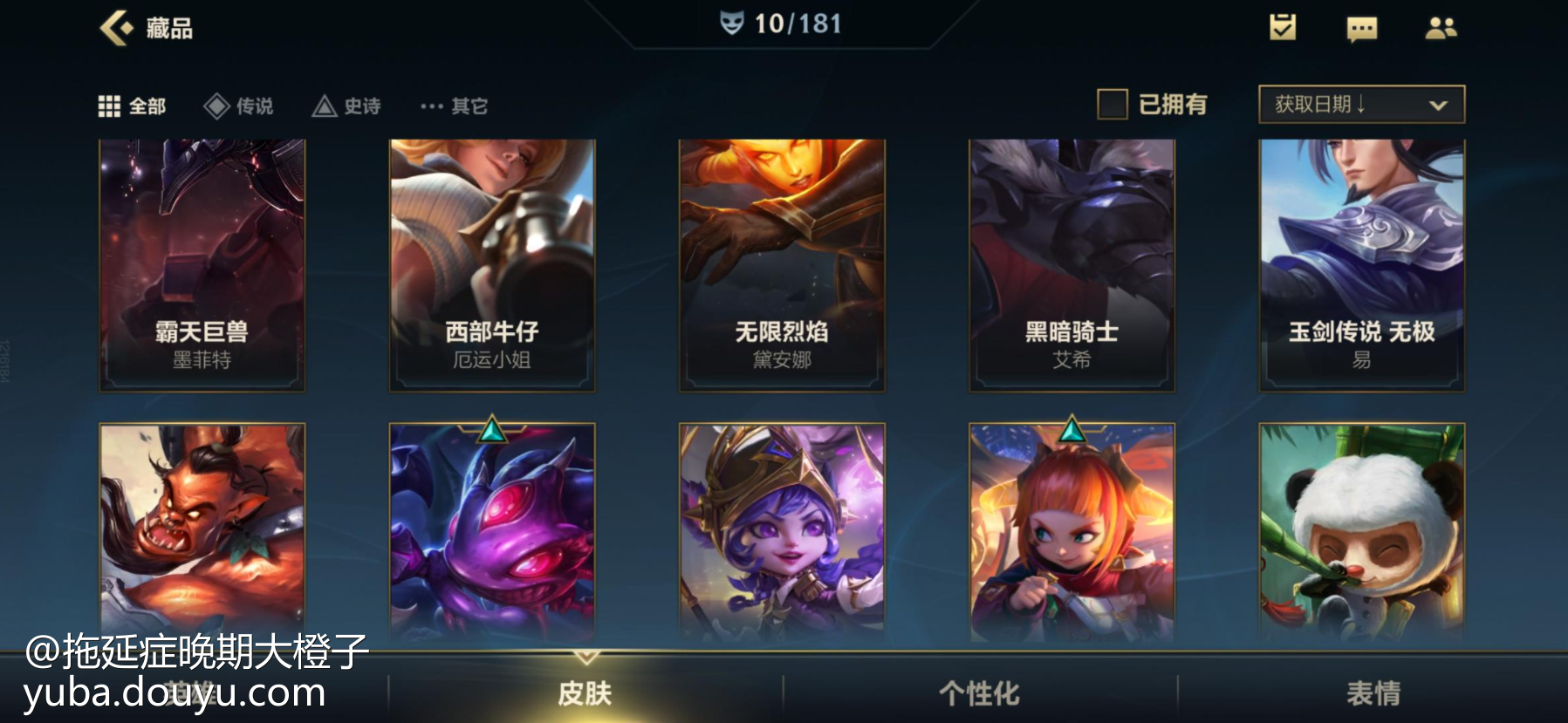Pick the panda Teemo skin card
Image resolution: width=1568 pixels, height=723 pixels.
pos(1361,532)
